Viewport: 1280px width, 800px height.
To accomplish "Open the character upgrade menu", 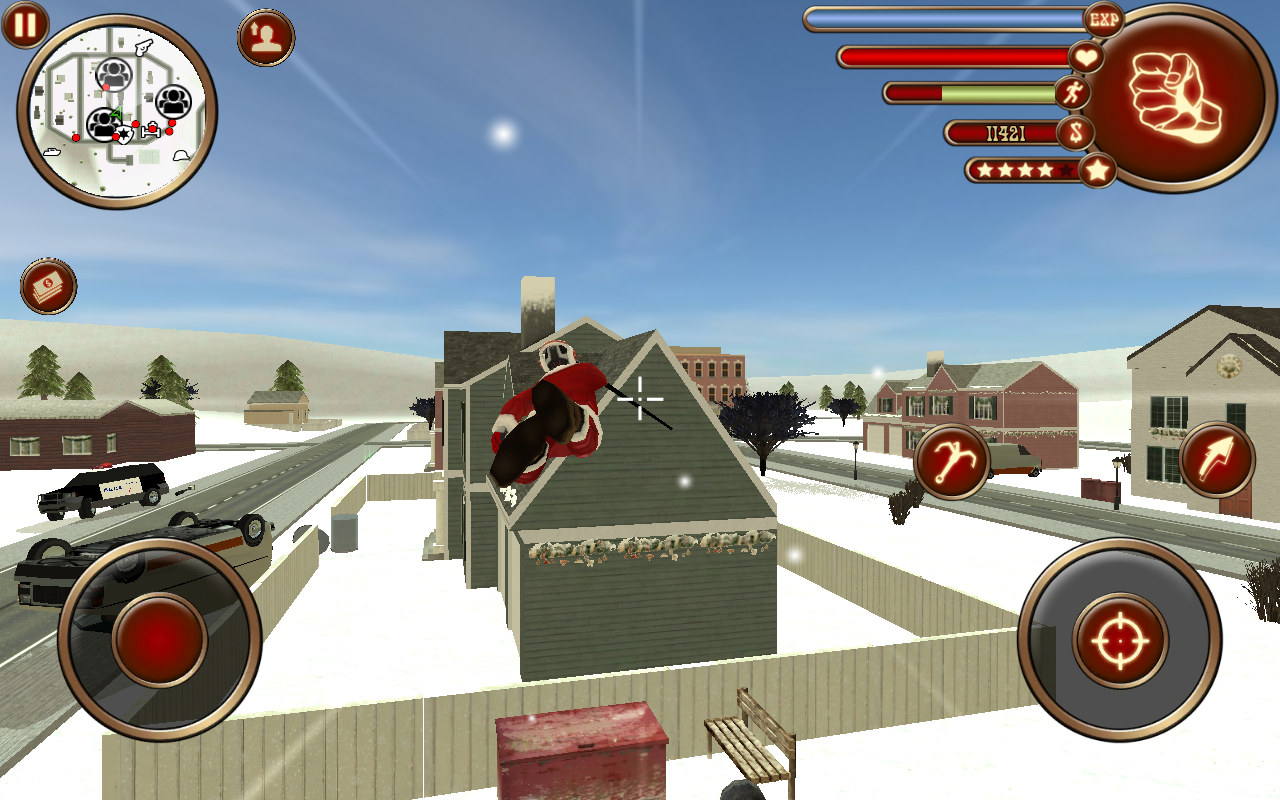I will 263,38.
